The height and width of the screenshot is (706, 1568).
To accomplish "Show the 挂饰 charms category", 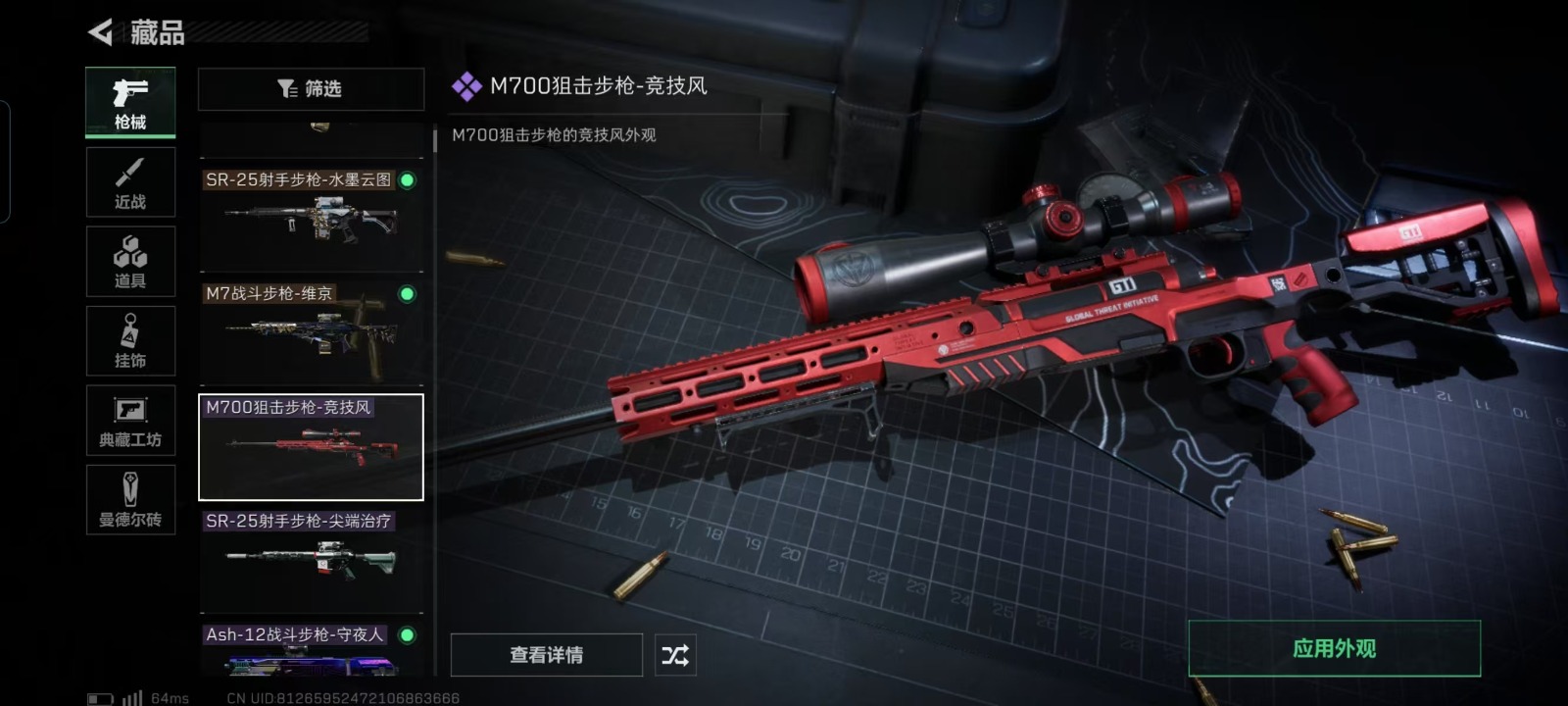I will coord(130,341).
